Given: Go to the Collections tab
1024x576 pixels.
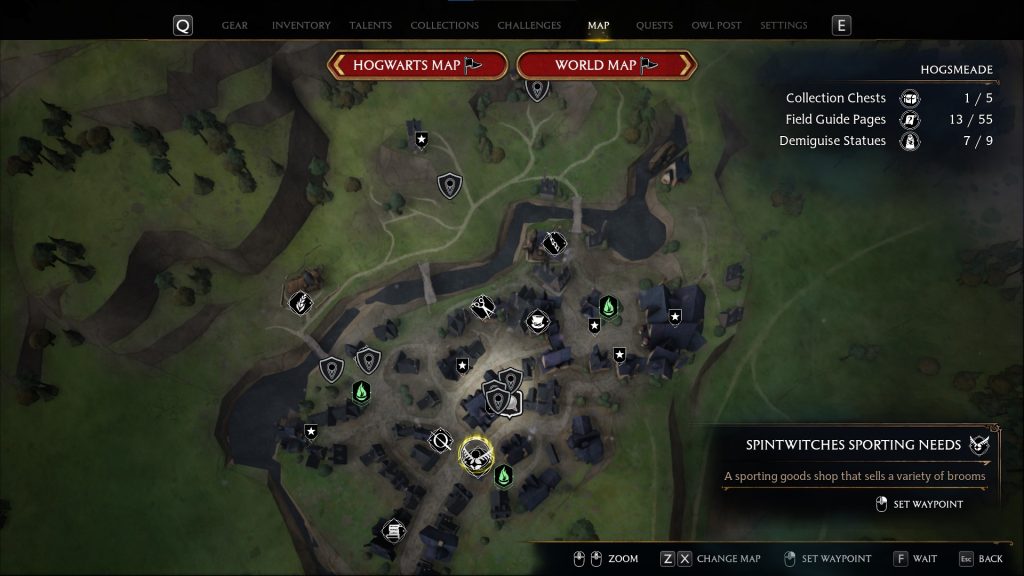Looking at the screenshot, I should pos(444,25).
